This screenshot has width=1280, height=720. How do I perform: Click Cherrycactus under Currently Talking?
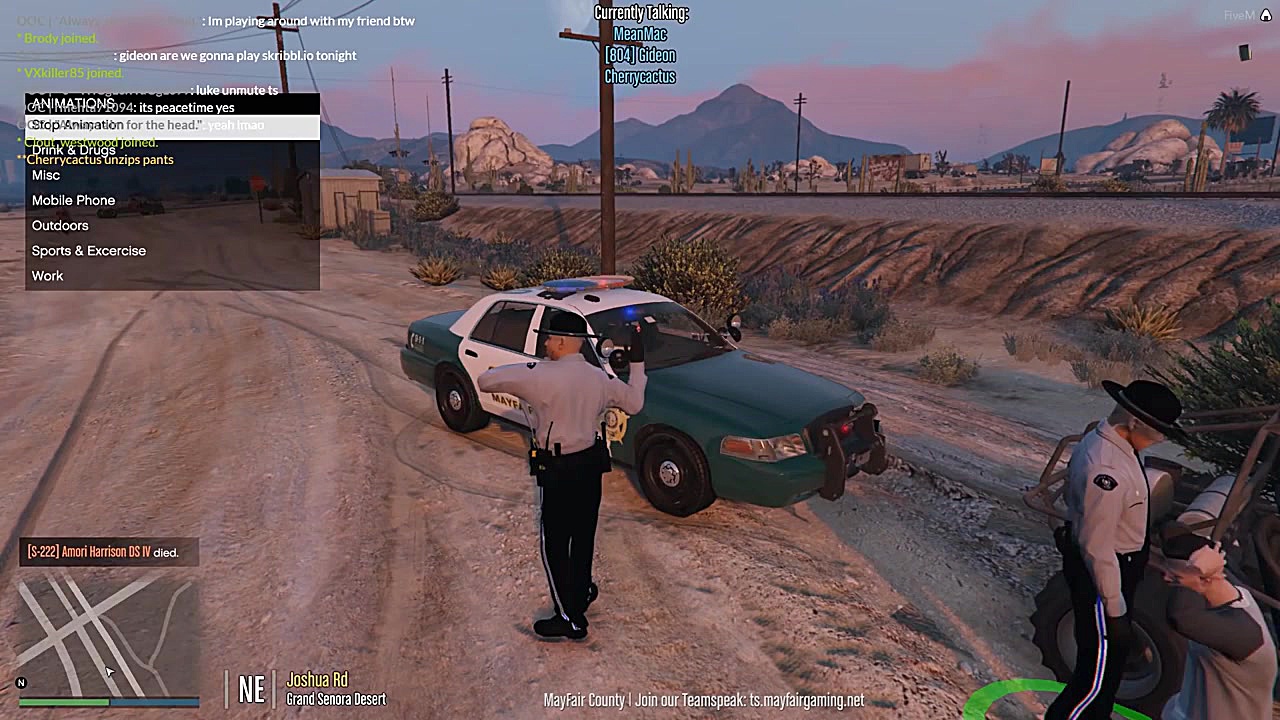640,76
